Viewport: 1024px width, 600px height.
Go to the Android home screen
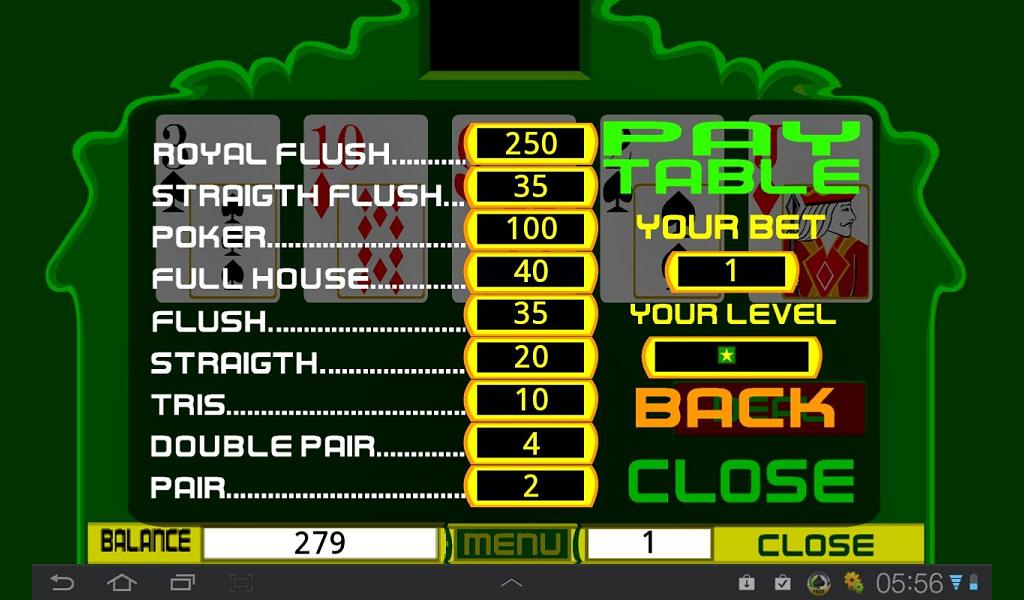pyautogui.click(x=122, y=582)
